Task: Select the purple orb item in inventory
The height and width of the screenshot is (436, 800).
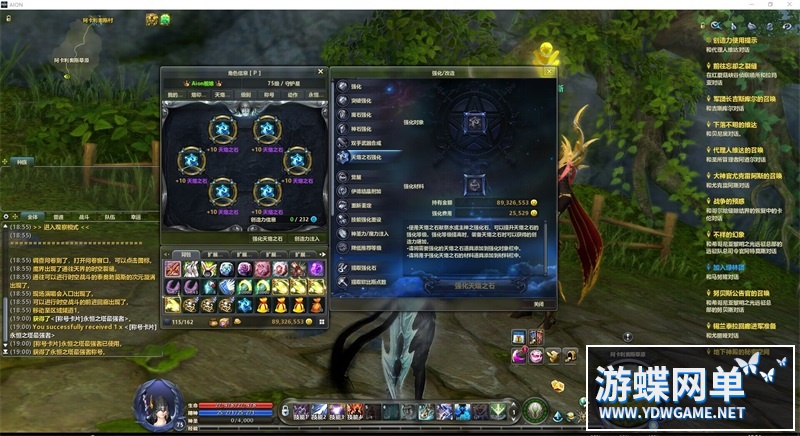Action: click(x=316, y=270)
